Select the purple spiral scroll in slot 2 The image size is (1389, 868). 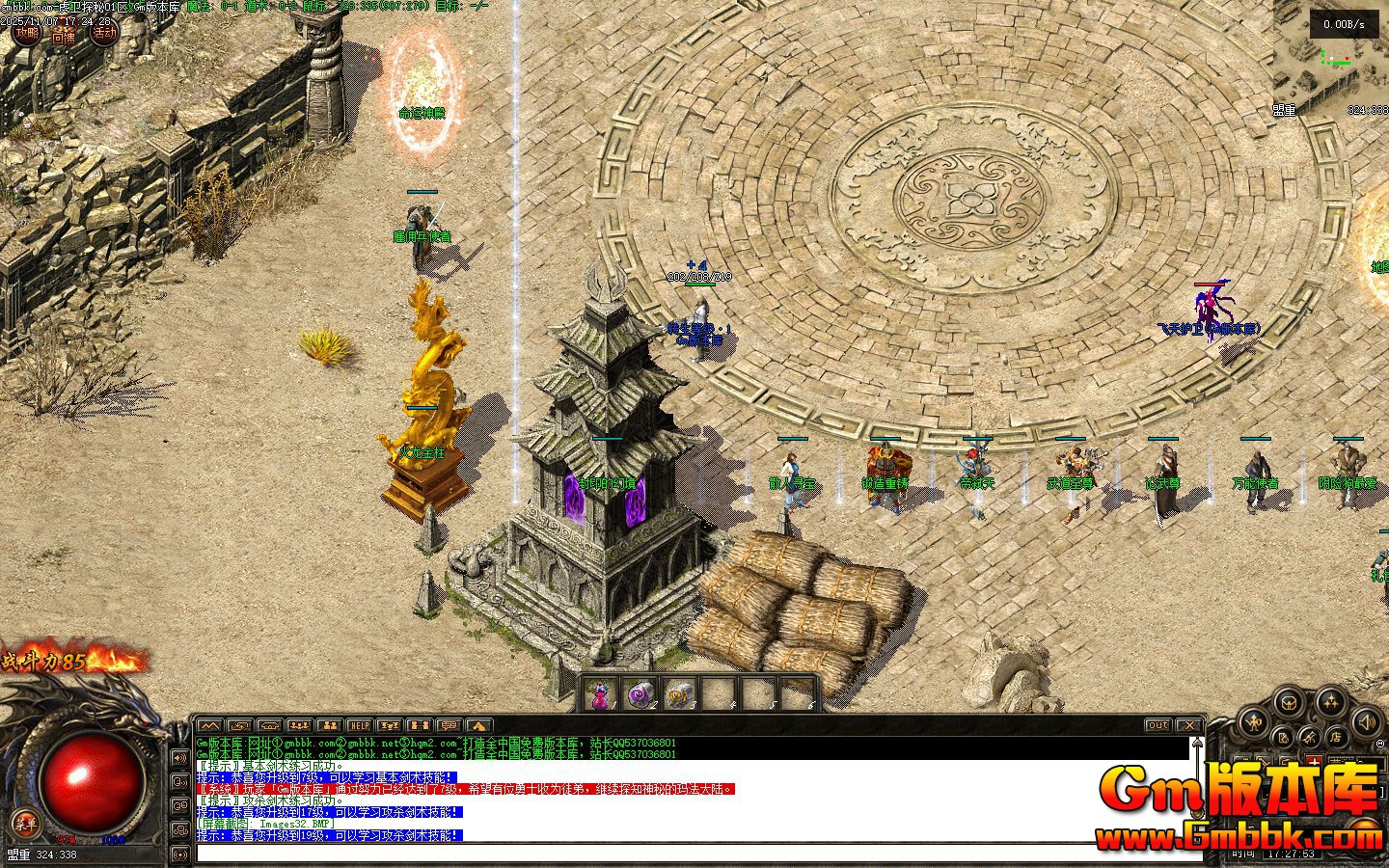[641, 694]
